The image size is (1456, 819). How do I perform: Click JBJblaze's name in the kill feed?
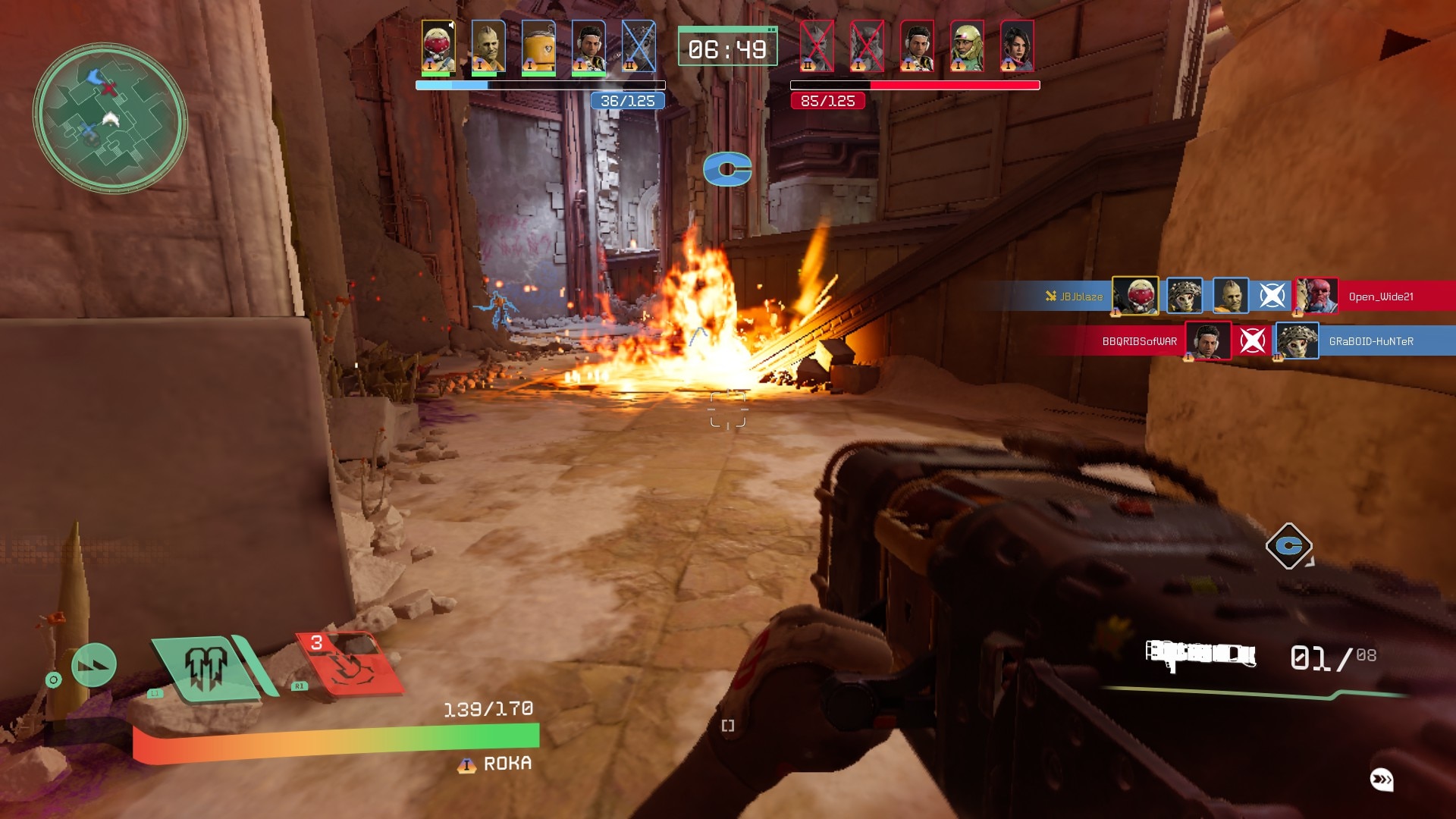point(1081,297)
